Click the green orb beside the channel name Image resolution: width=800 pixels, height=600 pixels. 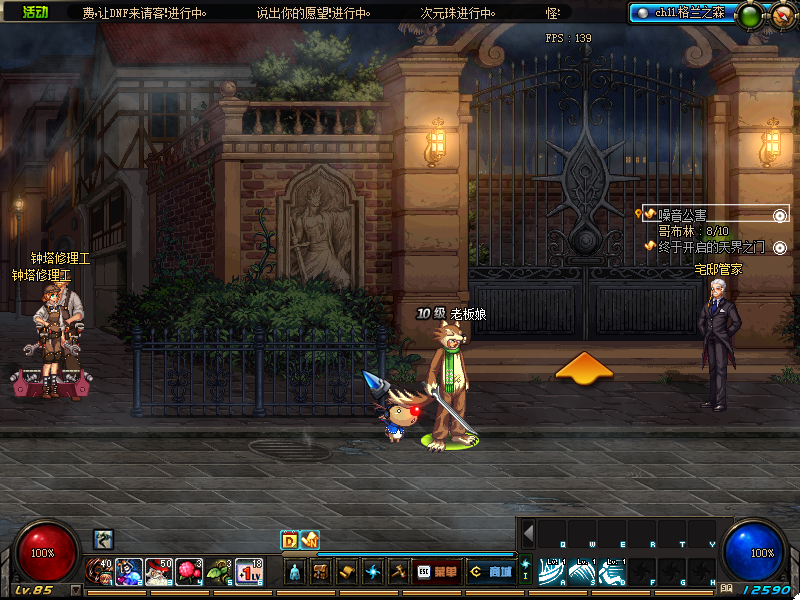pyautogui.click(x=750, y=15)
